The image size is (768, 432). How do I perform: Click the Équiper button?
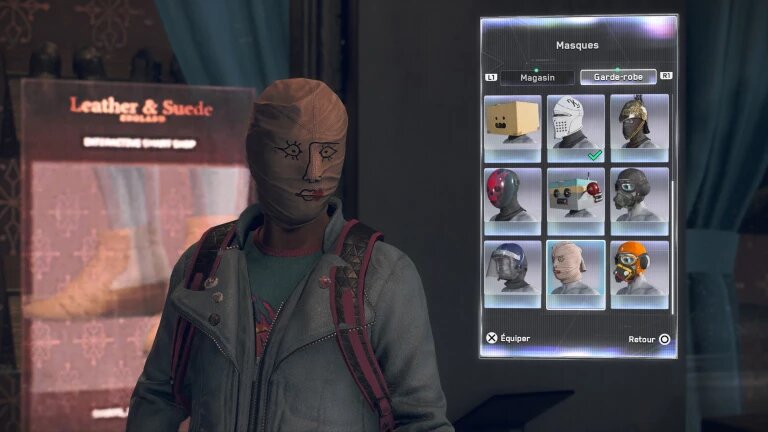click(508, 338)
